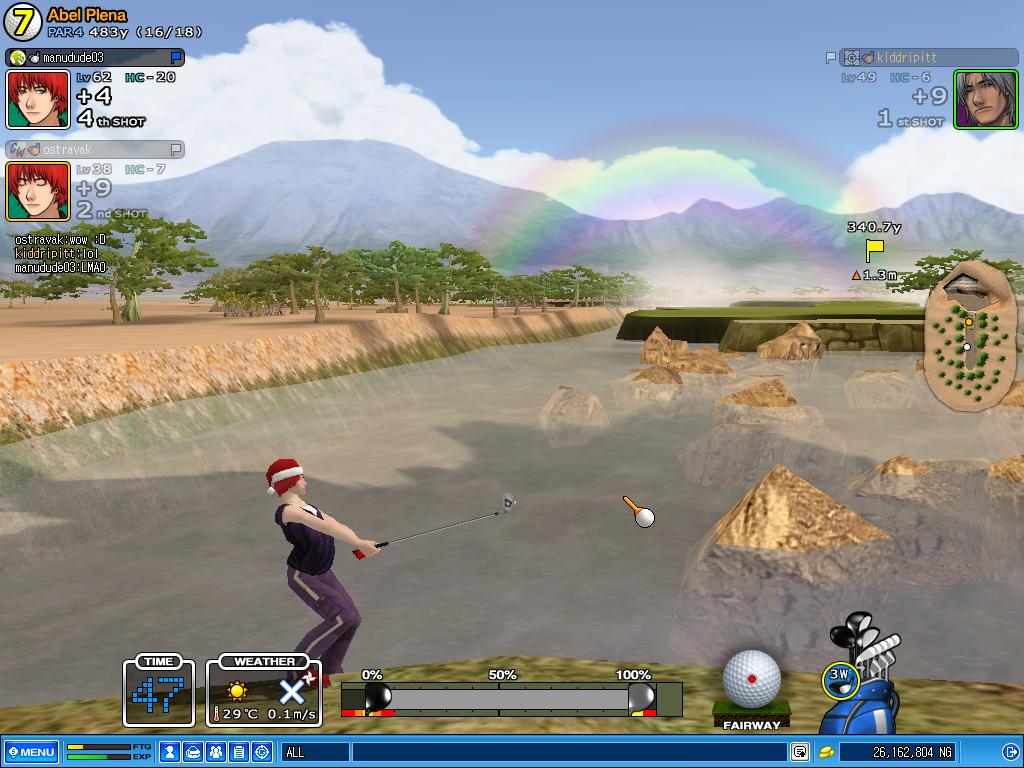Click the blue flag beside manudude03's name
The width and height of the screenshot is (1024, 768).
[x=176, y=58]
